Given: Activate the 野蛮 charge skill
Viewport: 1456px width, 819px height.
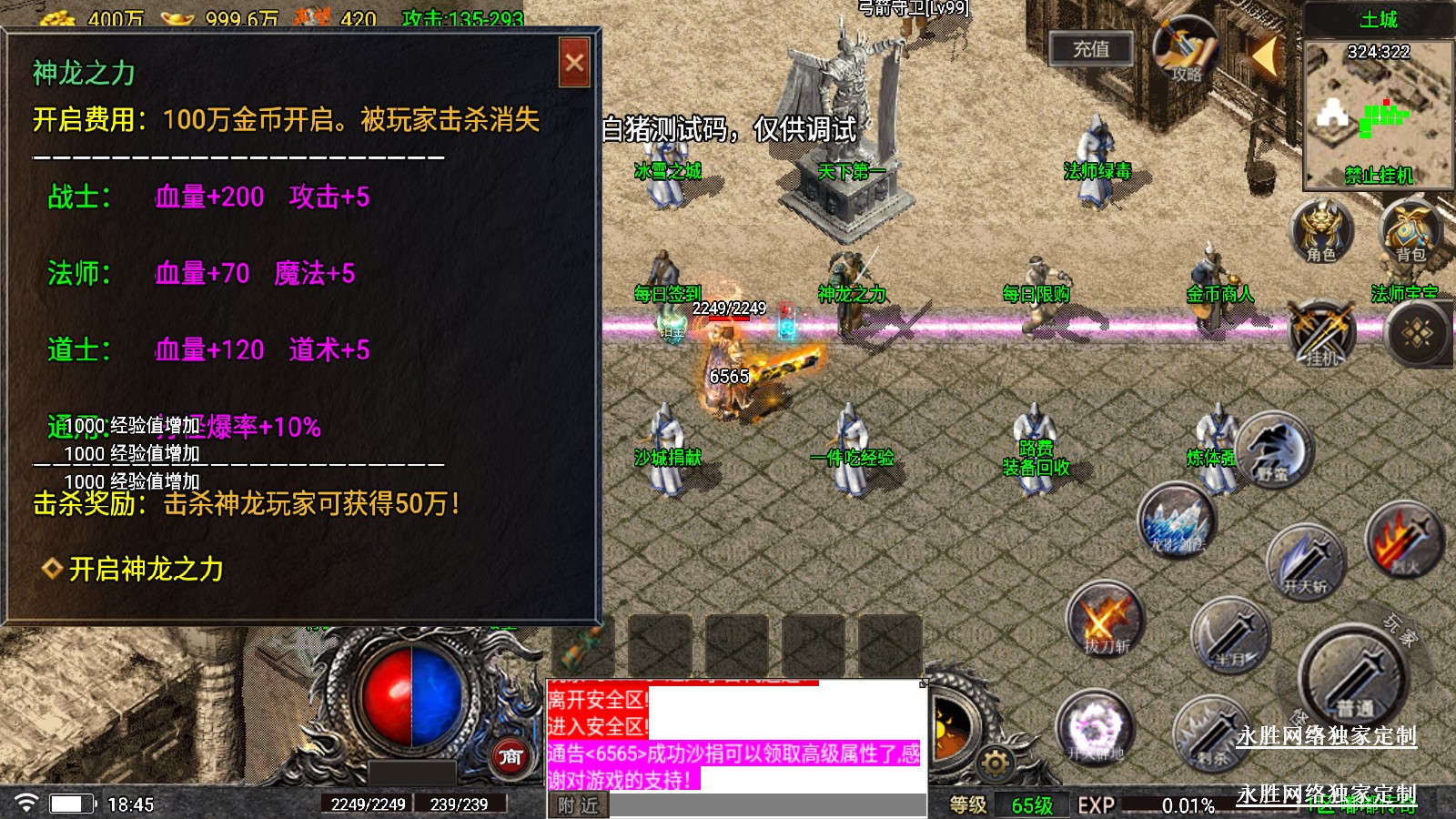Looking at the screenshot, I should pos(1274,450).
